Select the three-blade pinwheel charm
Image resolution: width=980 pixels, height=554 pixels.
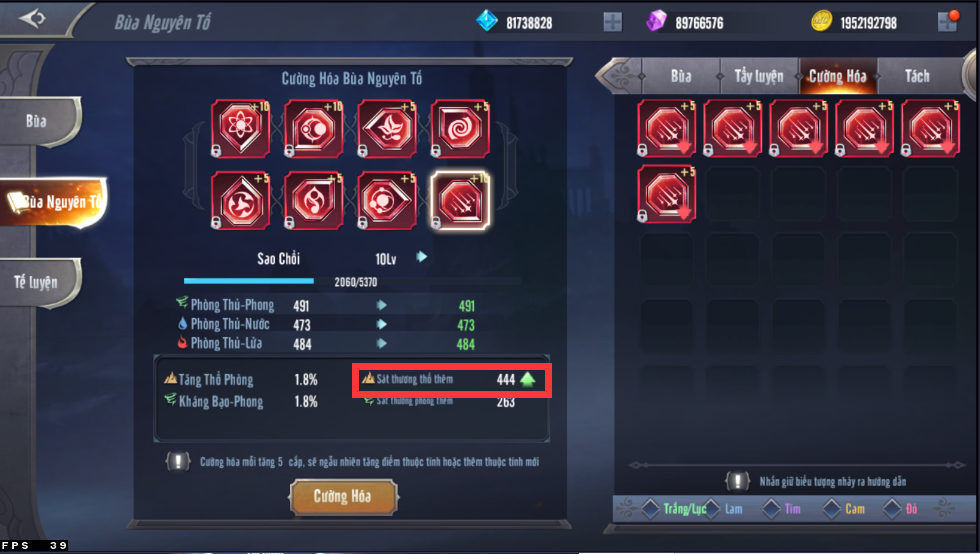241,201
